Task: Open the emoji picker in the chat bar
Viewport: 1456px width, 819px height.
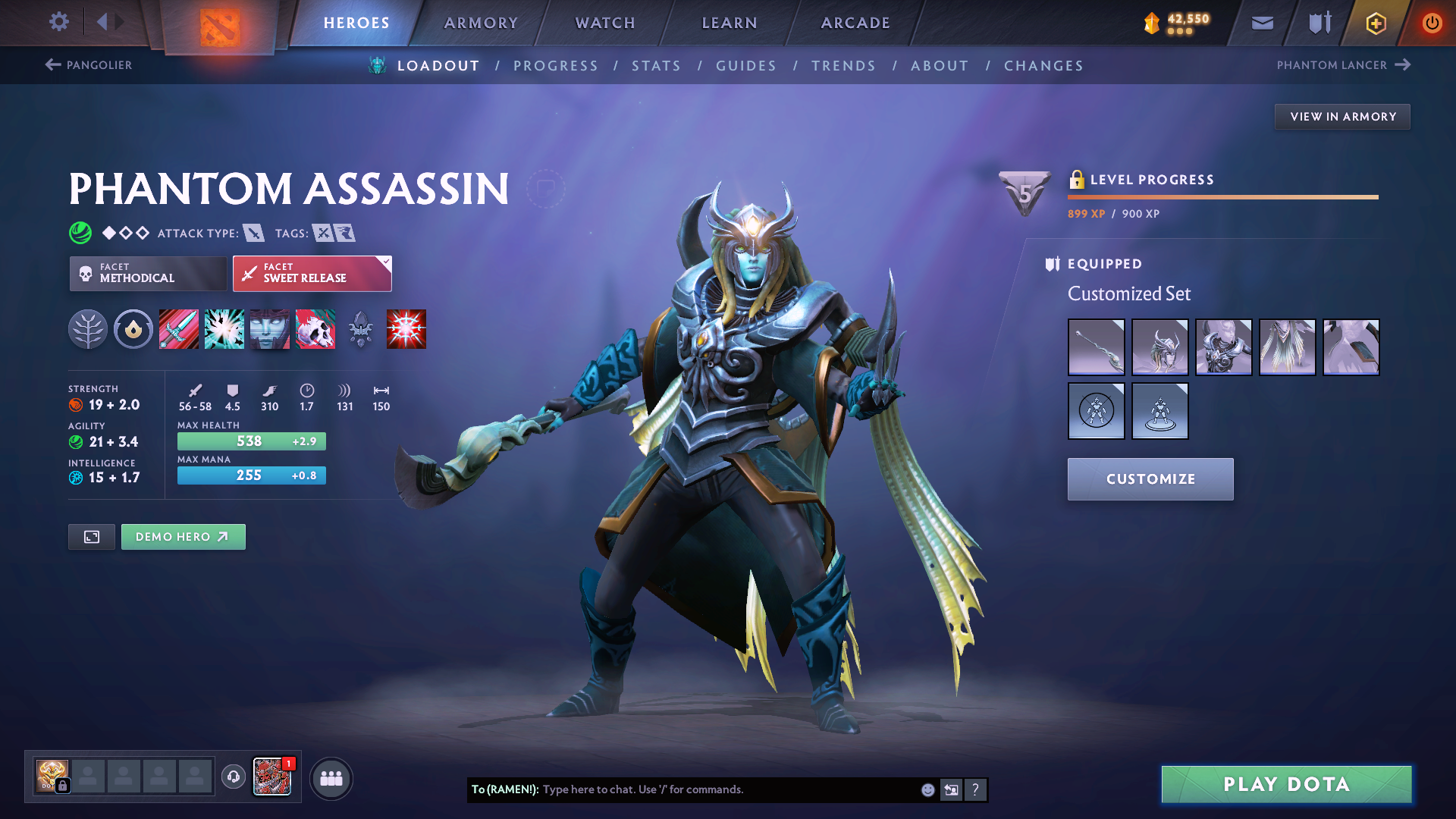Action: [x=927, y=789]
